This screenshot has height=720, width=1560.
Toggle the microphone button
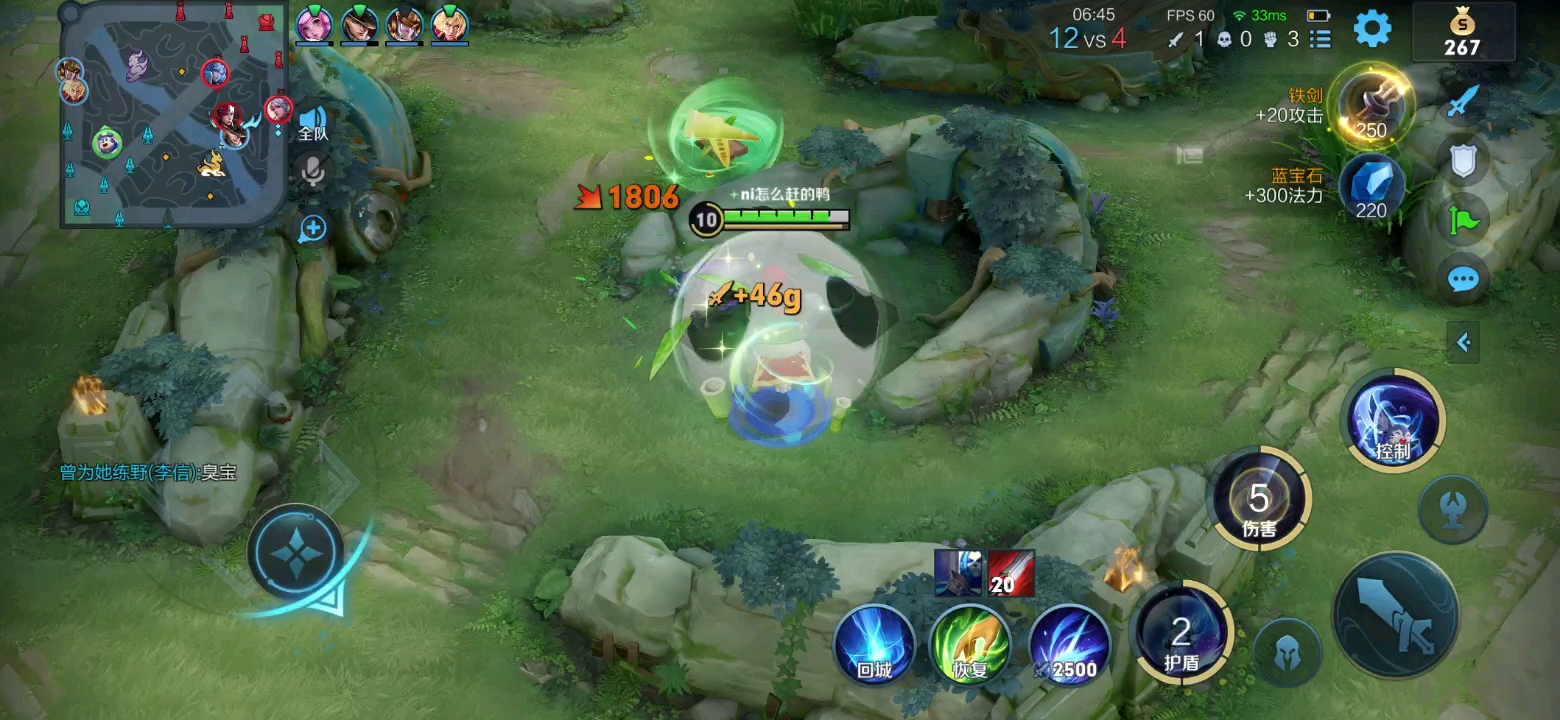pyautogui.click(x=313, y=174)
